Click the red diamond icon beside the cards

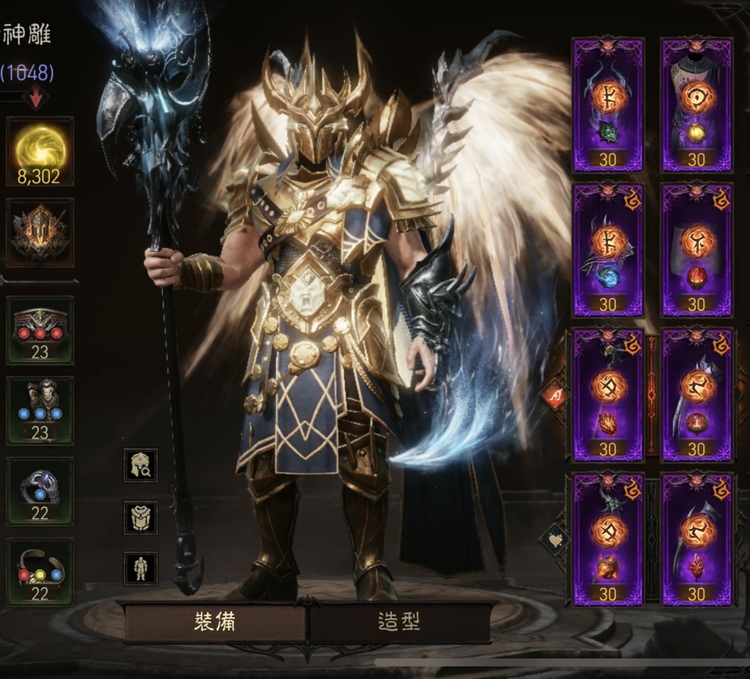[554, 397]
